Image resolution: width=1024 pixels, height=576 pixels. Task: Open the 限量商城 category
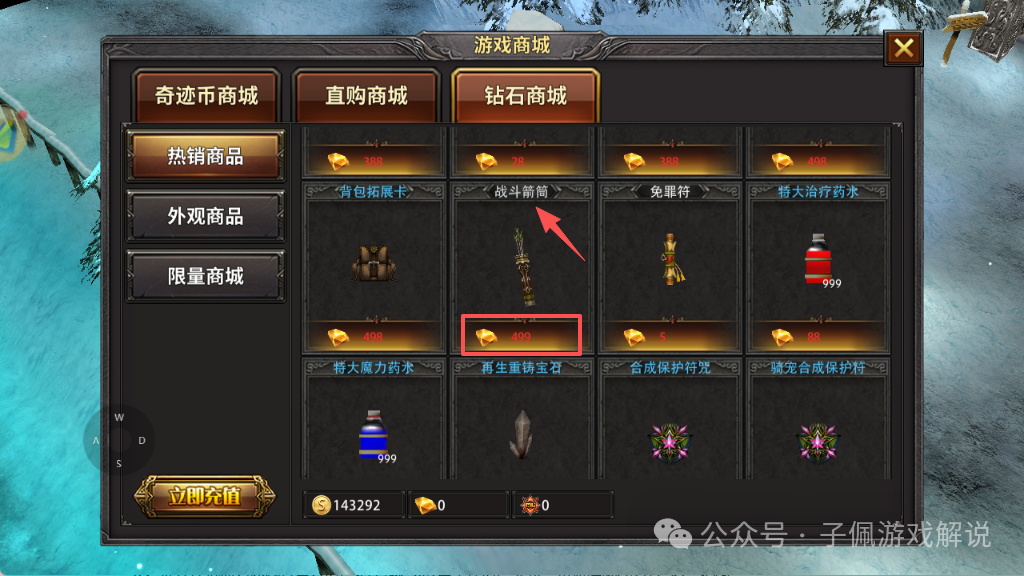205,276
